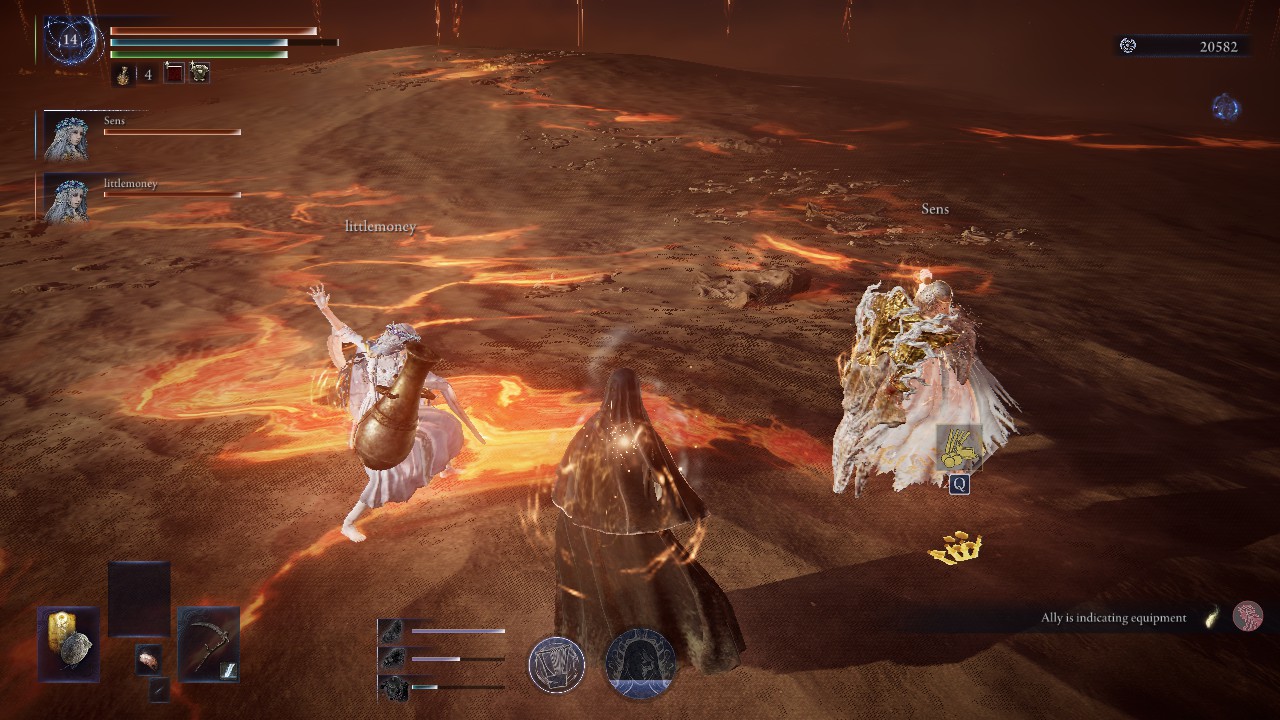Click the level 14 character badge
This screenshot has width=1280, height=720.
click(x=69, y=41)
